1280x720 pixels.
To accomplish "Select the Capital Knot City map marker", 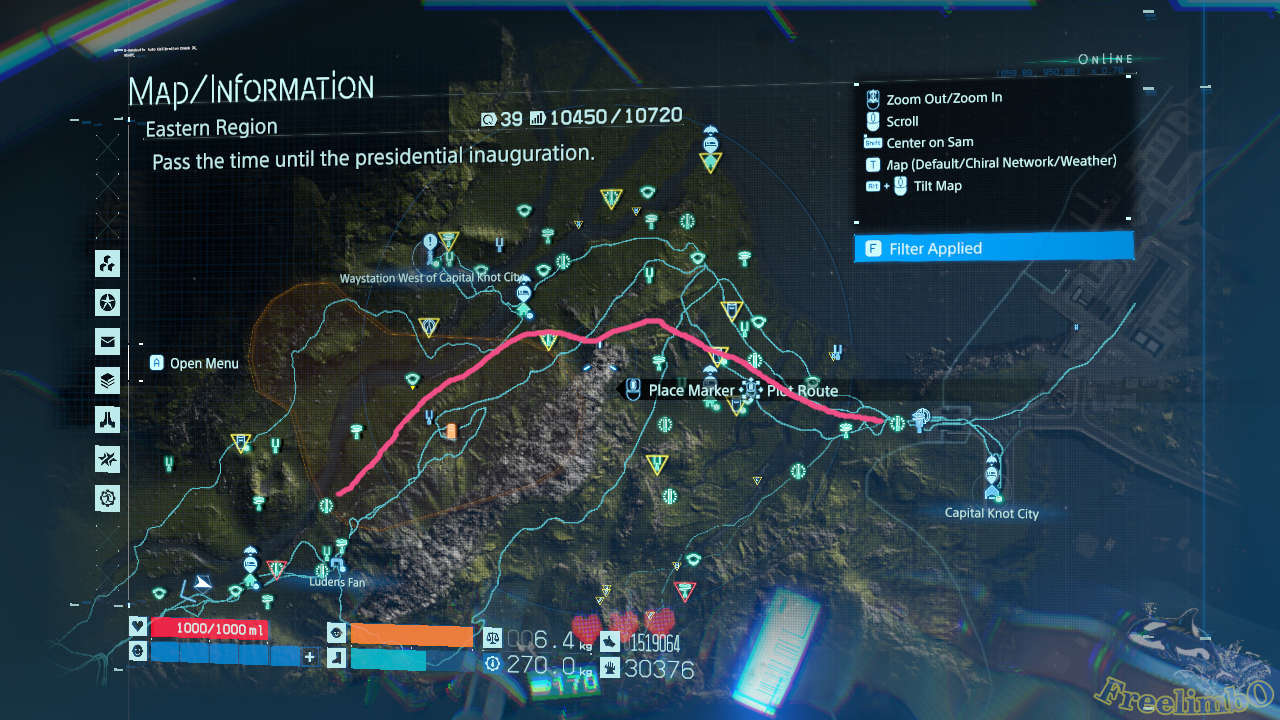I will [x=992, y=479].
